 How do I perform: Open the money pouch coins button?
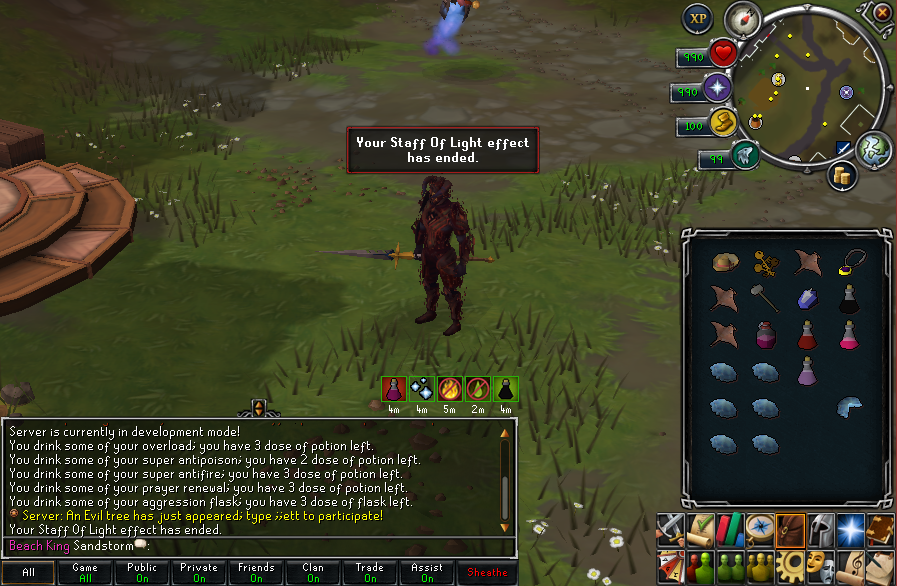coord(843,175)
